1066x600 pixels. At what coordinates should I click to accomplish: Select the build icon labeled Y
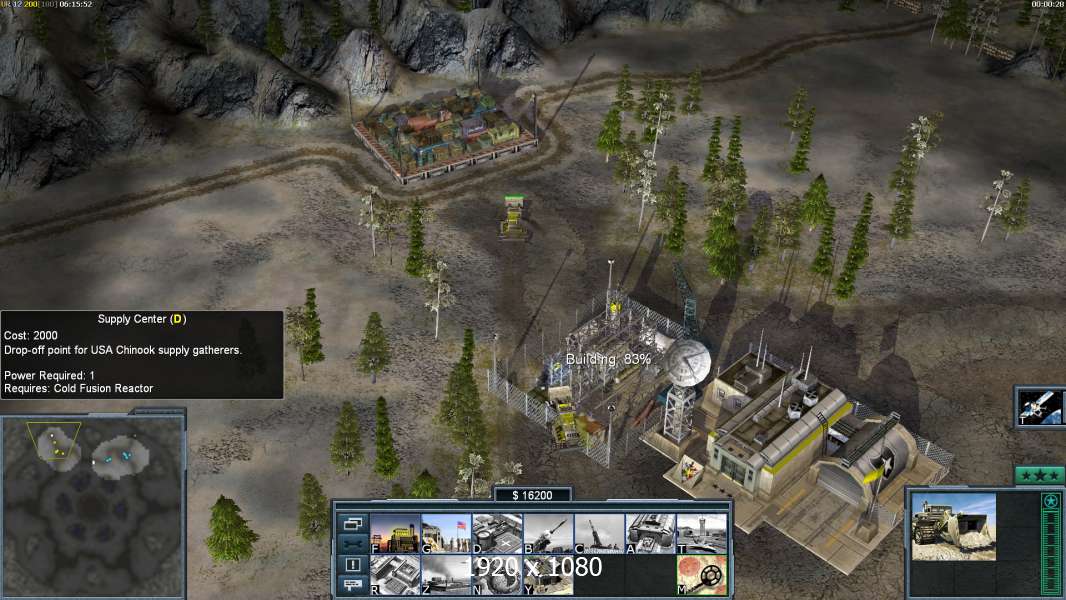pos(548,574)
